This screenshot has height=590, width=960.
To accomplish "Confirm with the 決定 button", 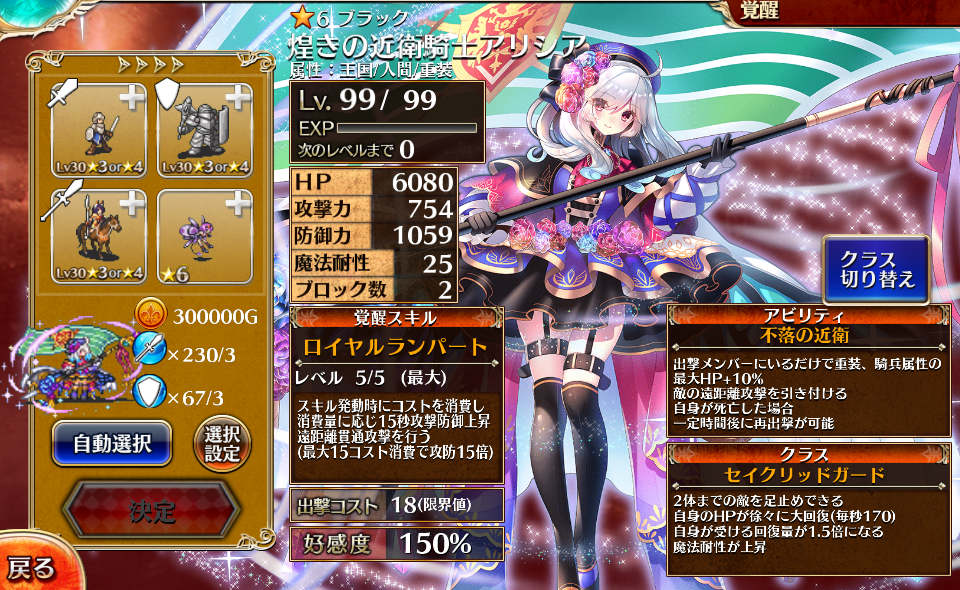I will click(x=152, y=512).
